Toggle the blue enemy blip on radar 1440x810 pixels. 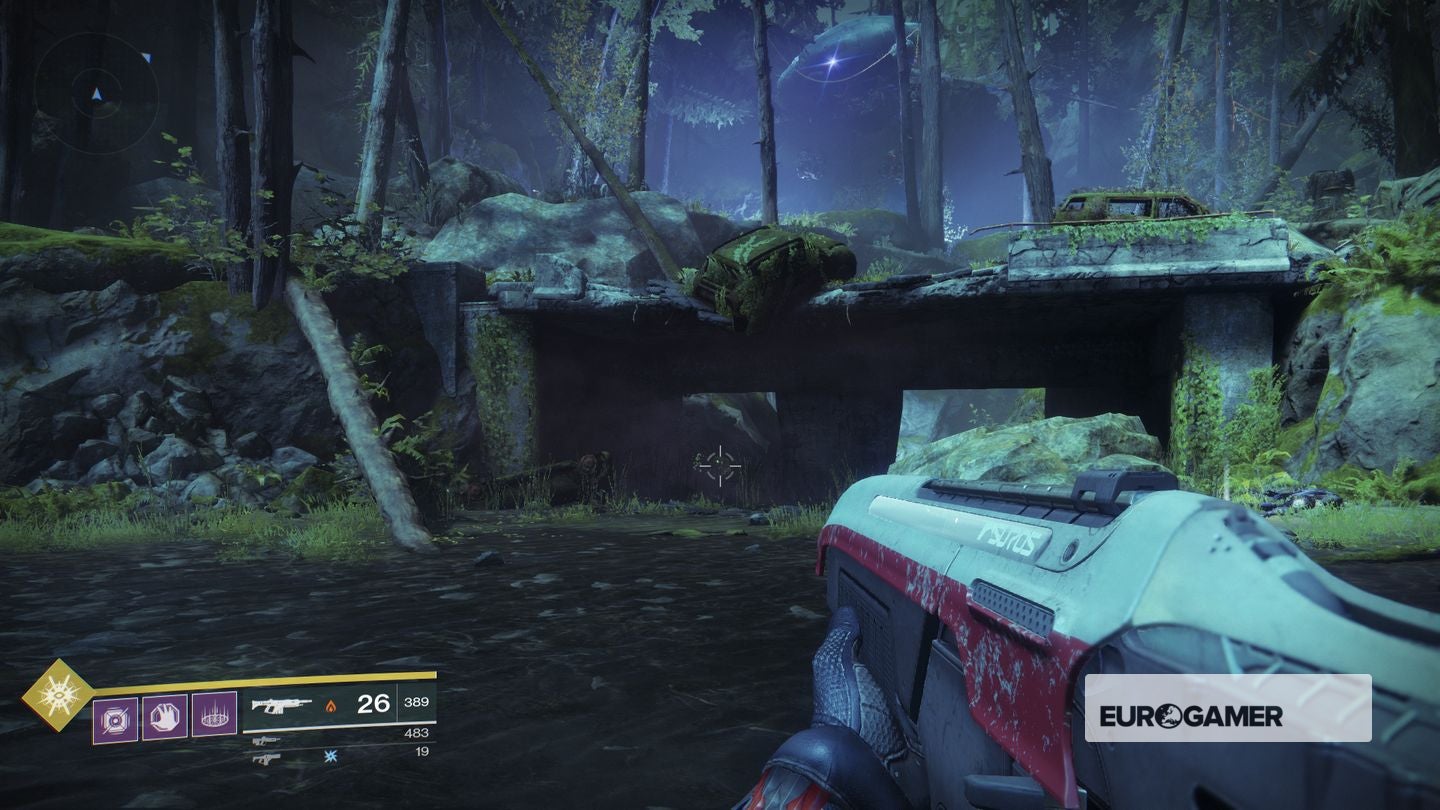(x=147, y=57)
